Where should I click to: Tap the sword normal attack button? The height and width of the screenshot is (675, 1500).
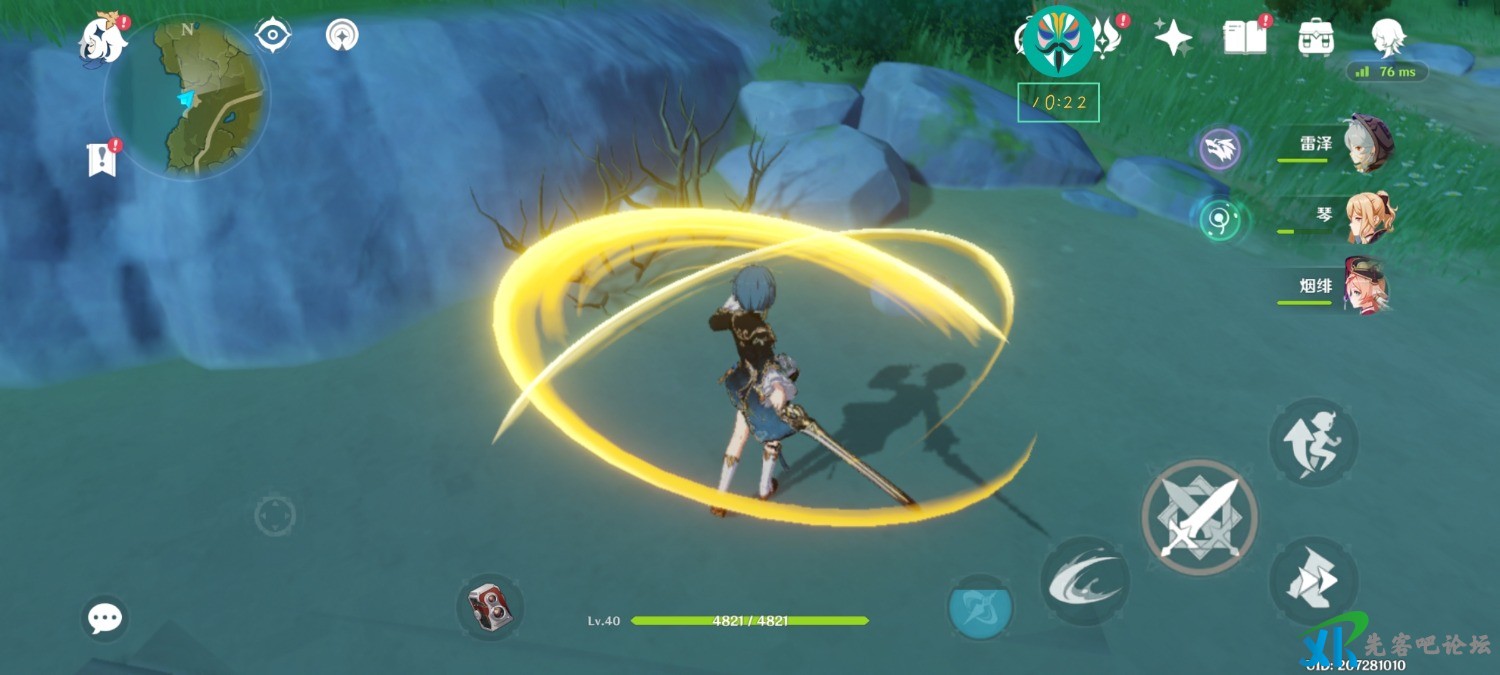1199,517
